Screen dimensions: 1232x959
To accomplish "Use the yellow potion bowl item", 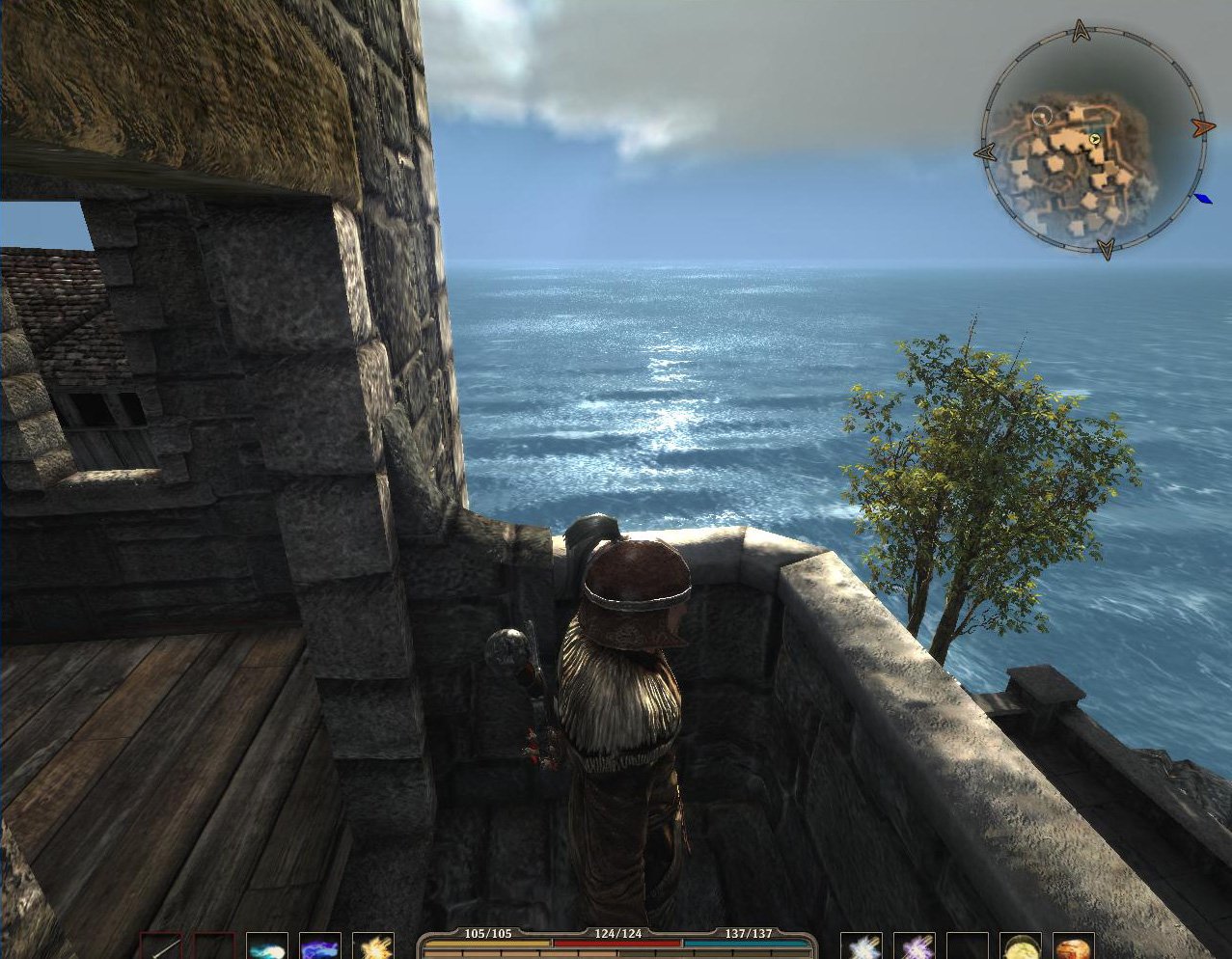I will point(1020,945).
